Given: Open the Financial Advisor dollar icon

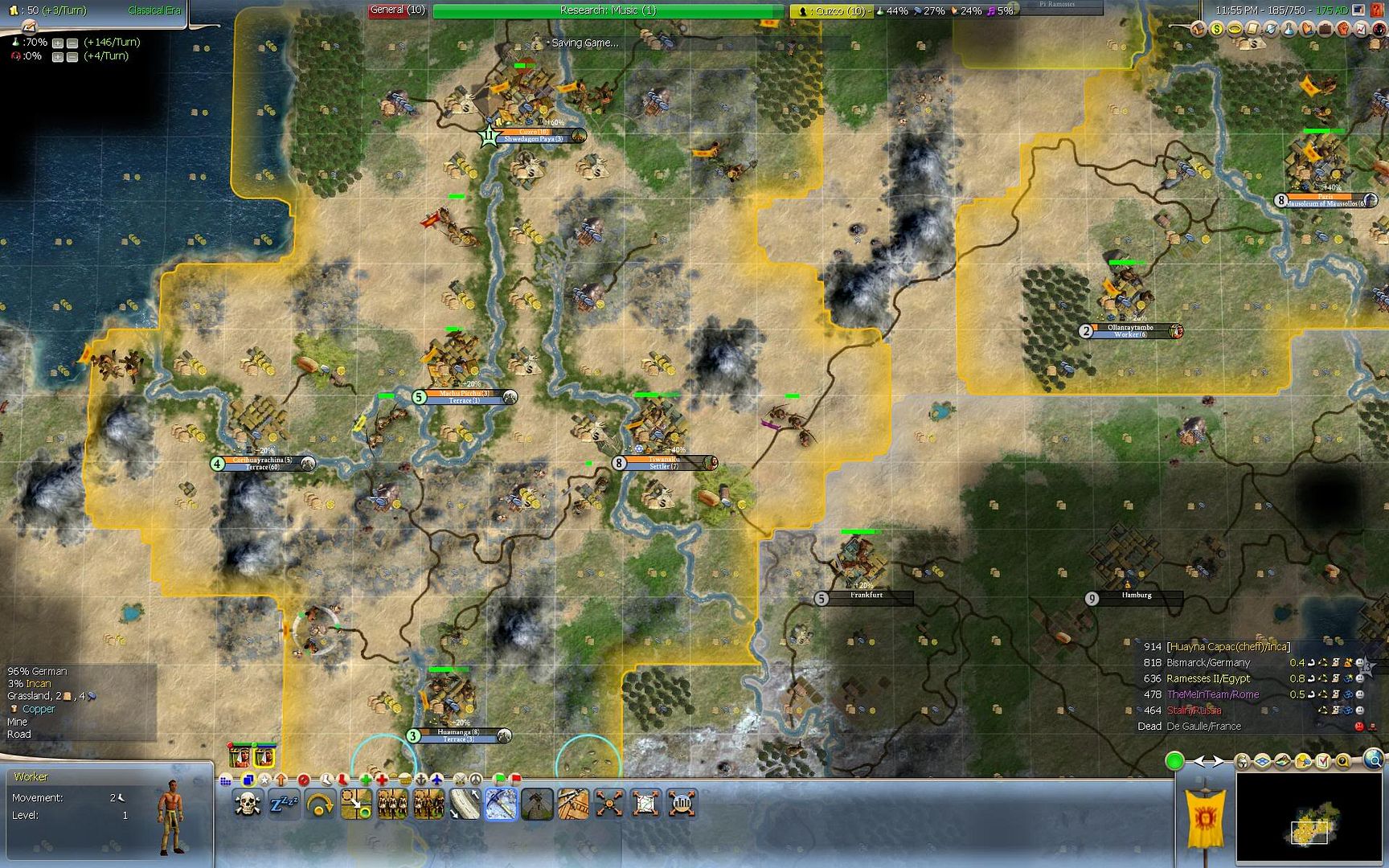Looking at the screenshot, I should pos(1216,30).
